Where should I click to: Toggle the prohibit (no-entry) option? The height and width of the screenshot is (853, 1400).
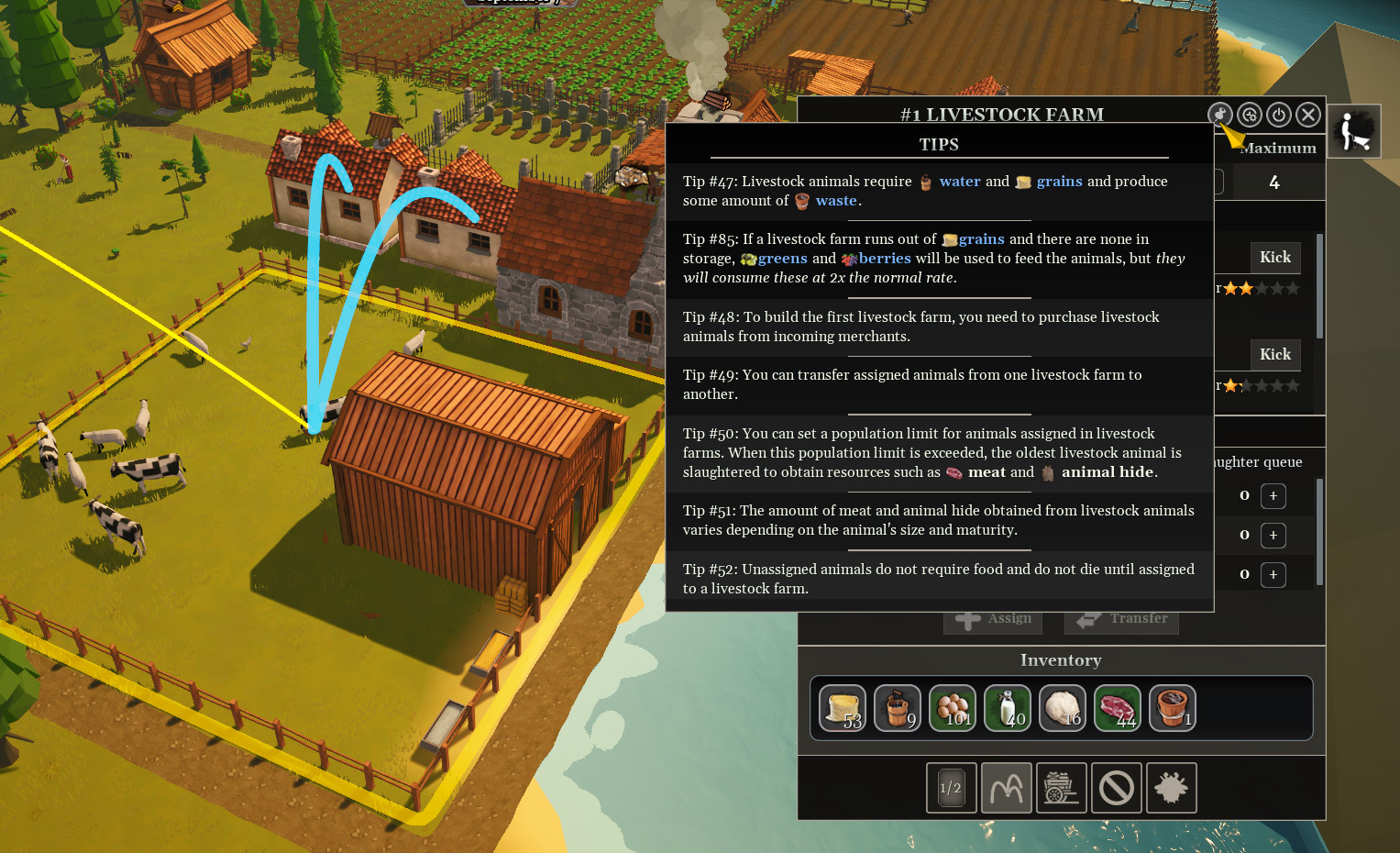click(1116, 787)
